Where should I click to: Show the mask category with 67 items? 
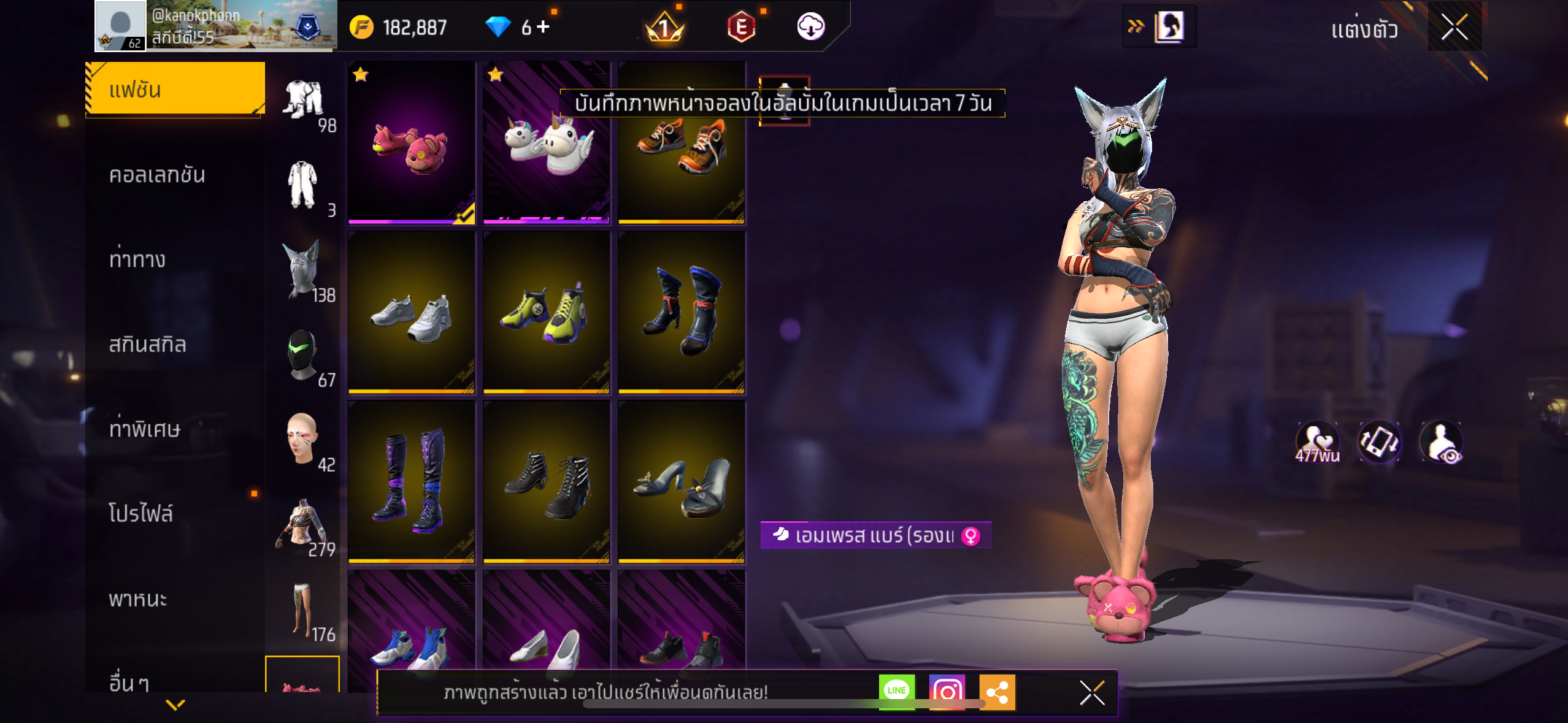click(x=303, y=356)
